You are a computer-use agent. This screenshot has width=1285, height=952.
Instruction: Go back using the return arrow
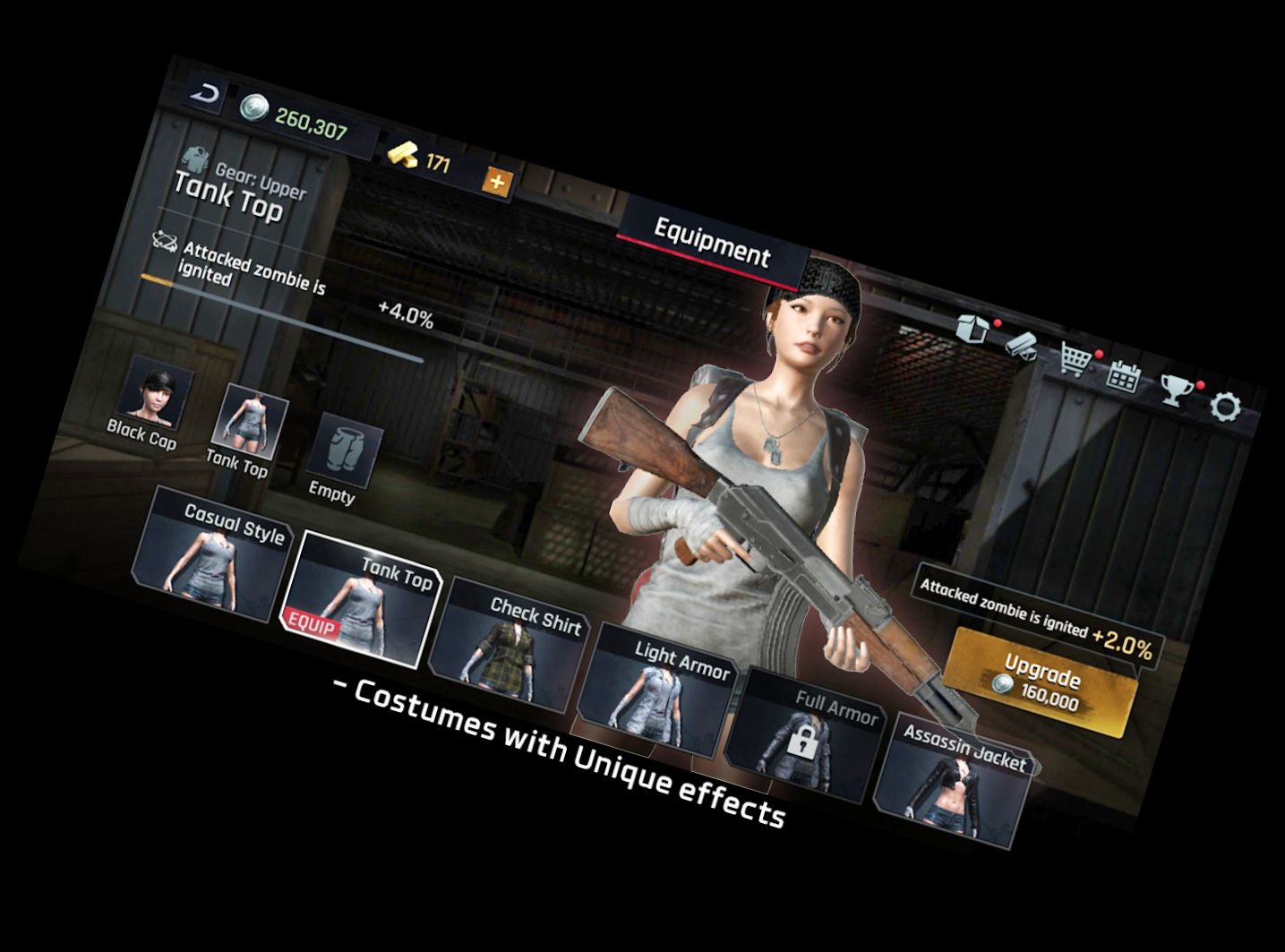207,95
